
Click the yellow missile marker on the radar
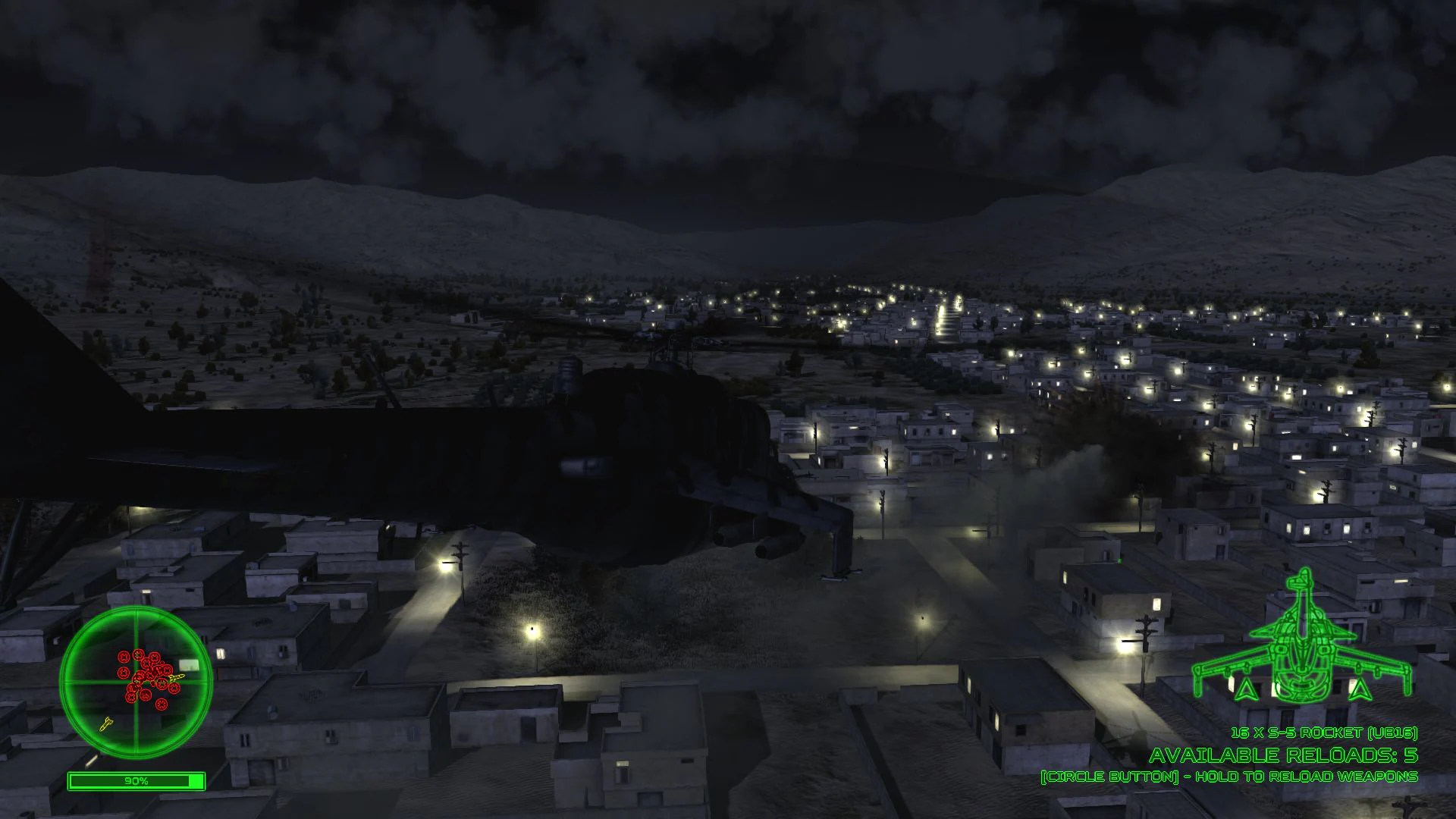click(177, 677)
